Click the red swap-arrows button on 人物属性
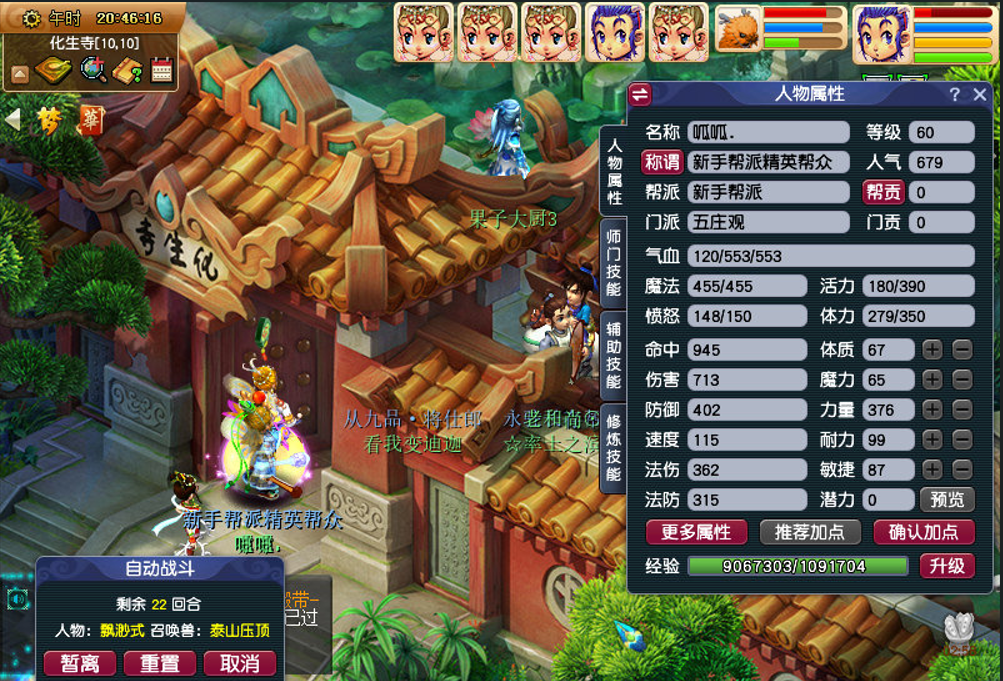This screenshot has height=681, width=1003. 640,95
